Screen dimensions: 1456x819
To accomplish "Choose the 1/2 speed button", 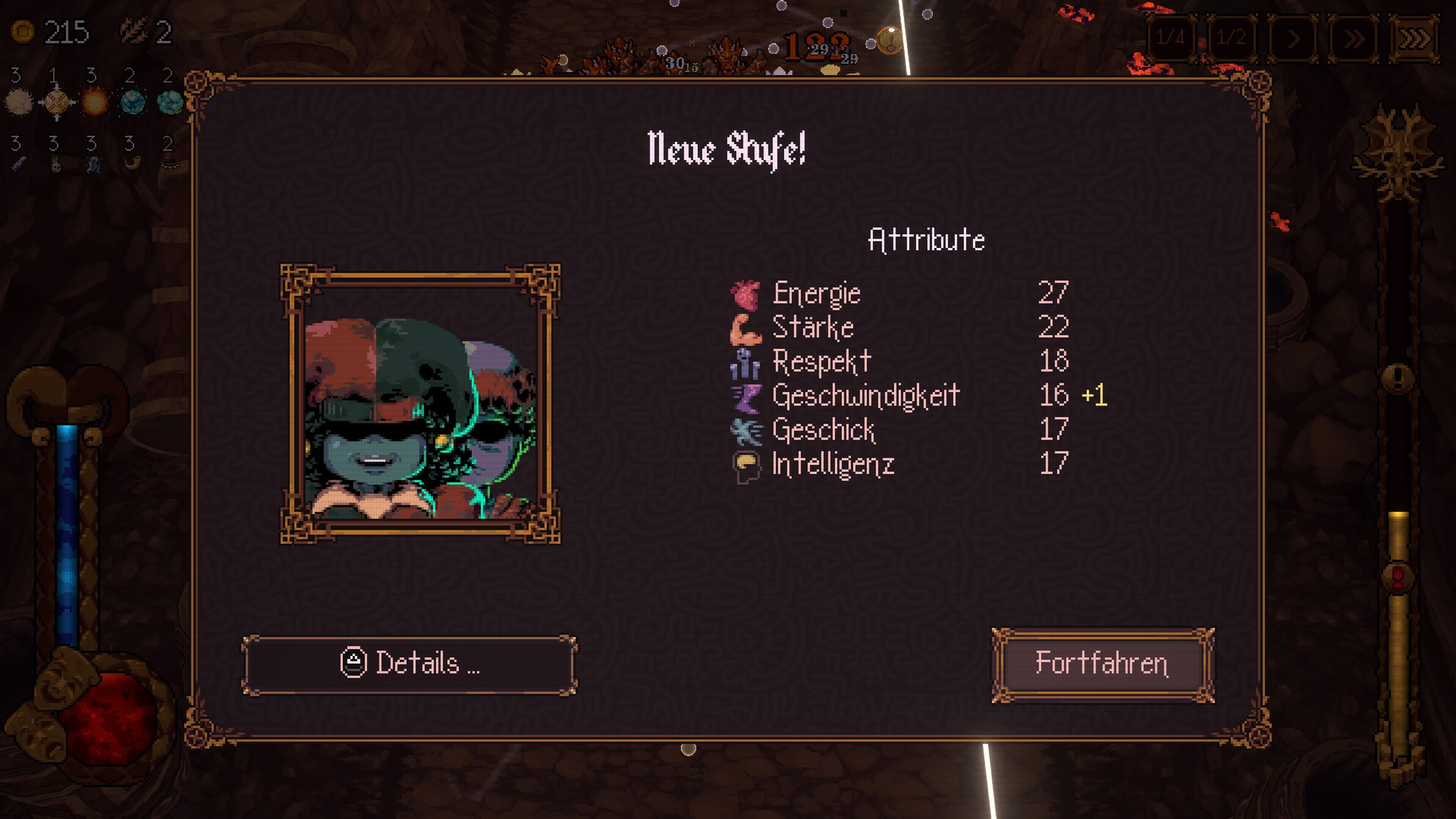I will coord(1231,38).
